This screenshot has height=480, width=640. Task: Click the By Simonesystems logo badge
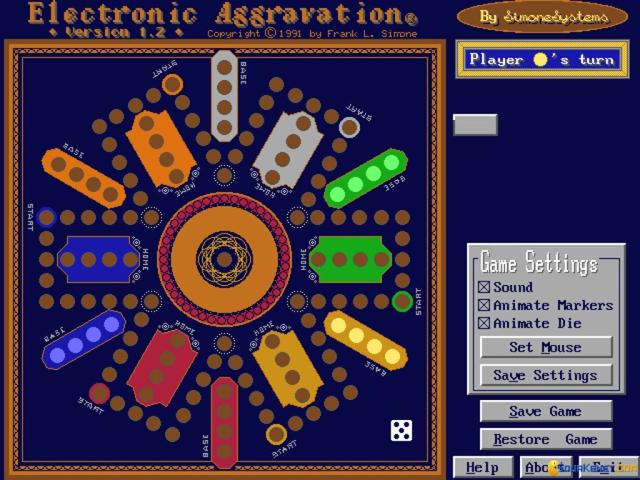tap(529, 16)
